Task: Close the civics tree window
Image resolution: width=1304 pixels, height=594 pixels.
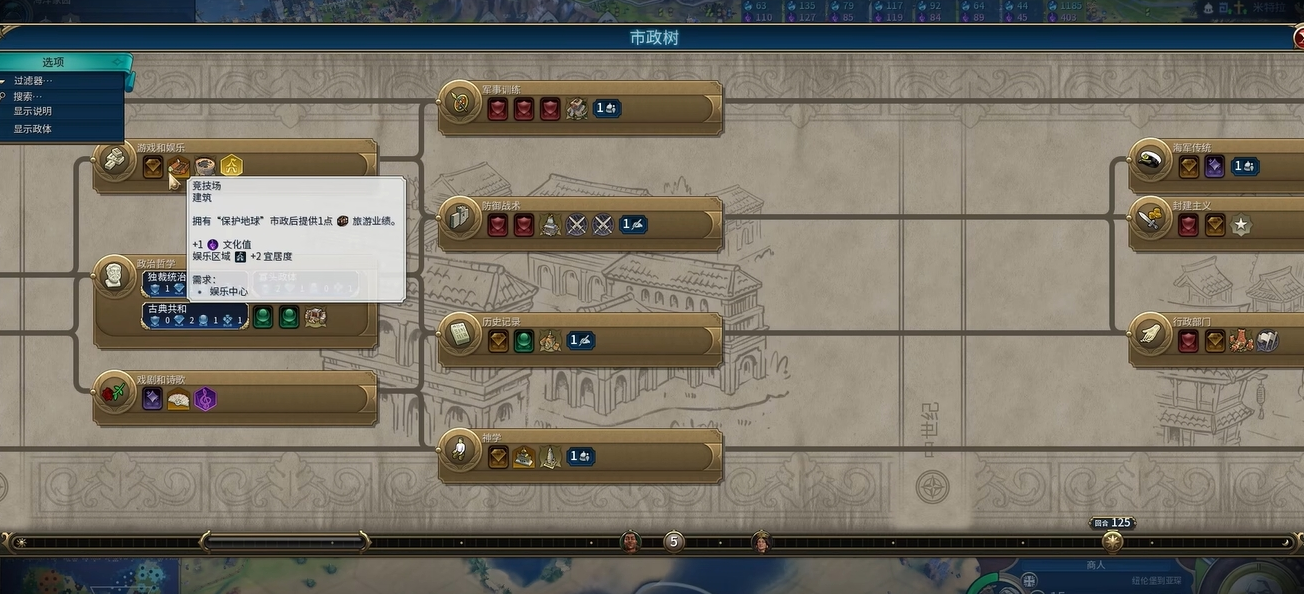Action: coord(1297,39)
